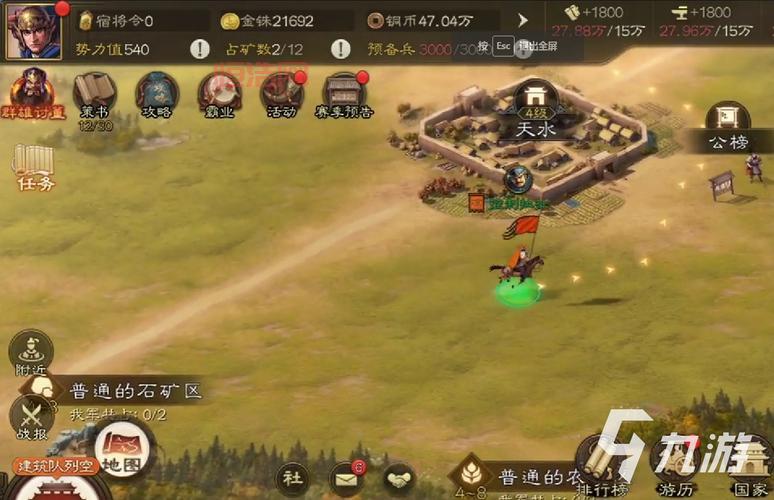Open the player avatar profile
This screenshot has width=774, height=500.
[x=34, y=30]
